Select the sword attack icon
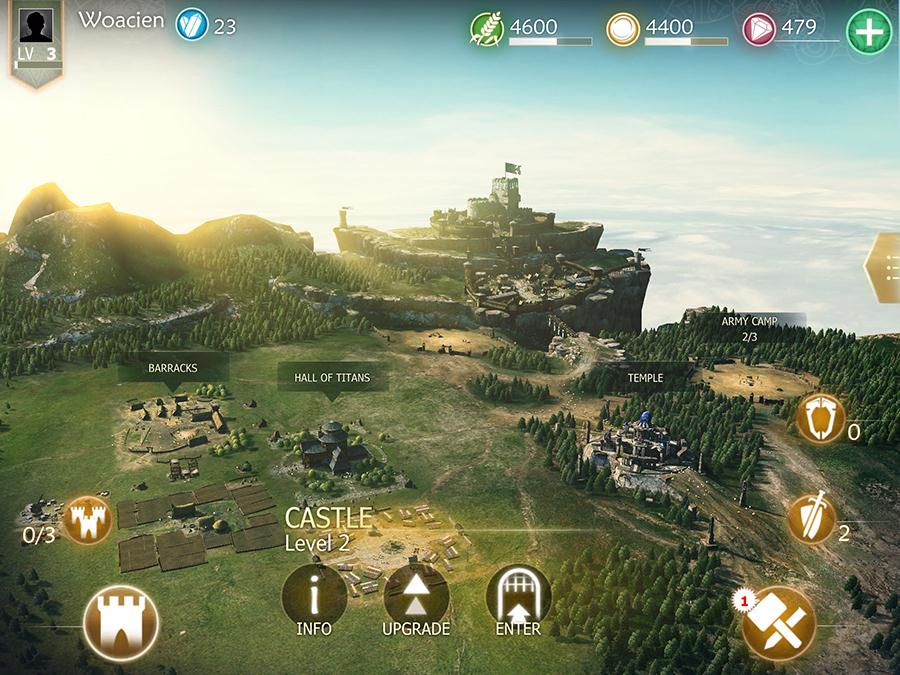 point(811,519)
